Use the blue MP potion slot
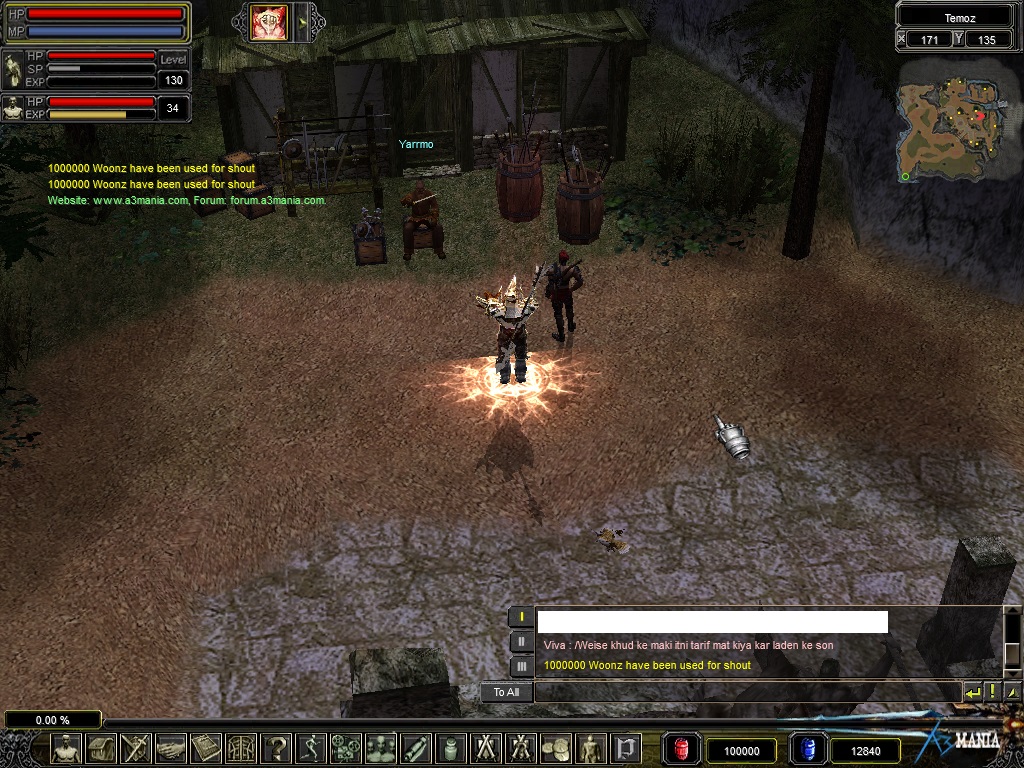Screen dimensions: 1024x768 tap(808, 749)
